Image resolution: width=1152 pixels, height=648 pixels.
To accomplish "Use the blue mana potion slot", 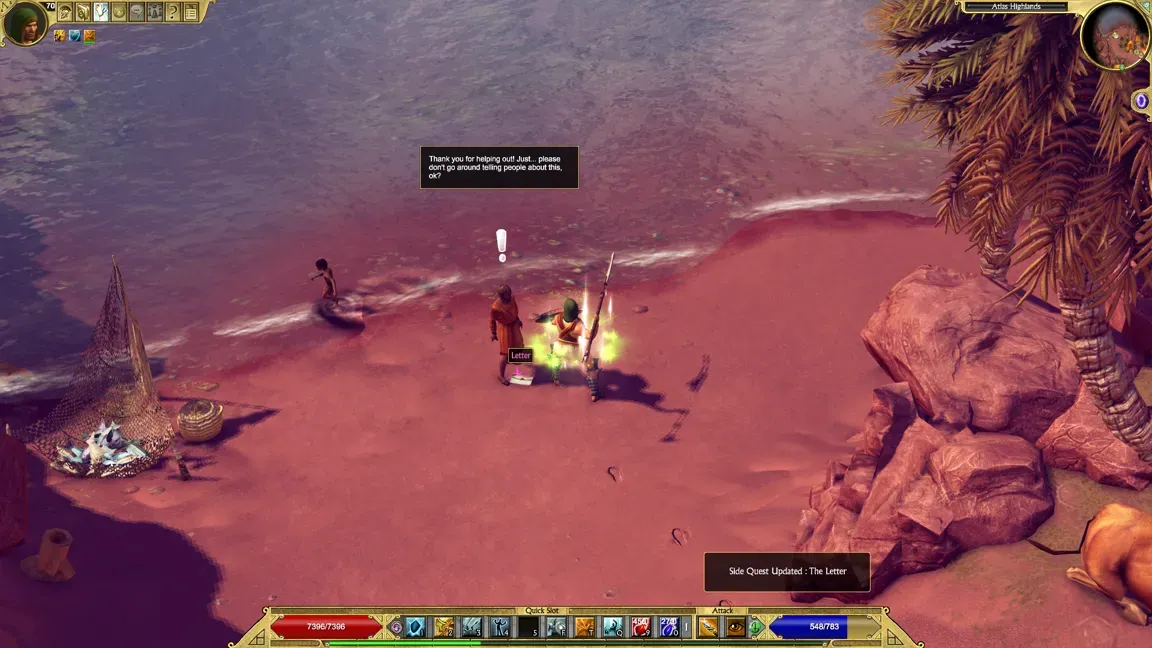I will coord(669,627).
